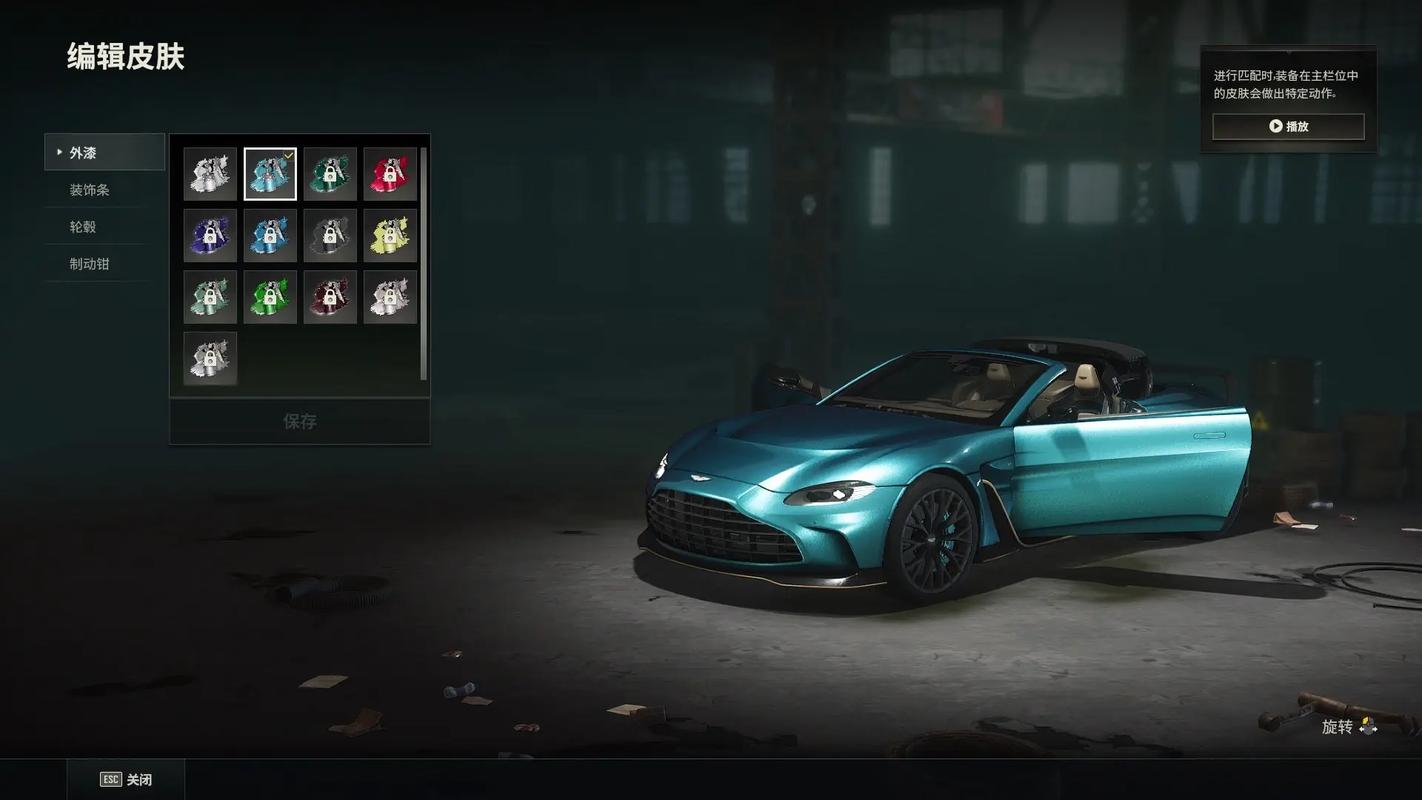Play the skin action with 播放
This screenshot has width=1422, height=800.
[1288, 127]
